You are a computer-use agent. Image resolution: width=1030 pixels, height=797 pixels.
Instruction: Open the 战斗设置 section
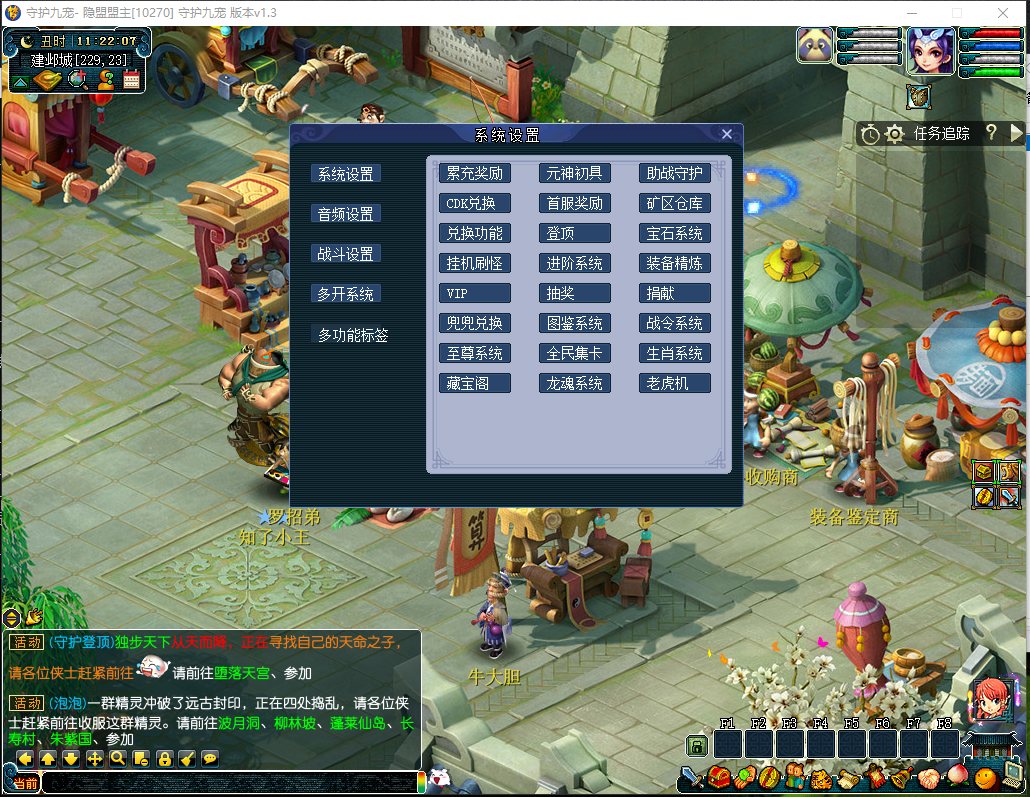point(346,254)
